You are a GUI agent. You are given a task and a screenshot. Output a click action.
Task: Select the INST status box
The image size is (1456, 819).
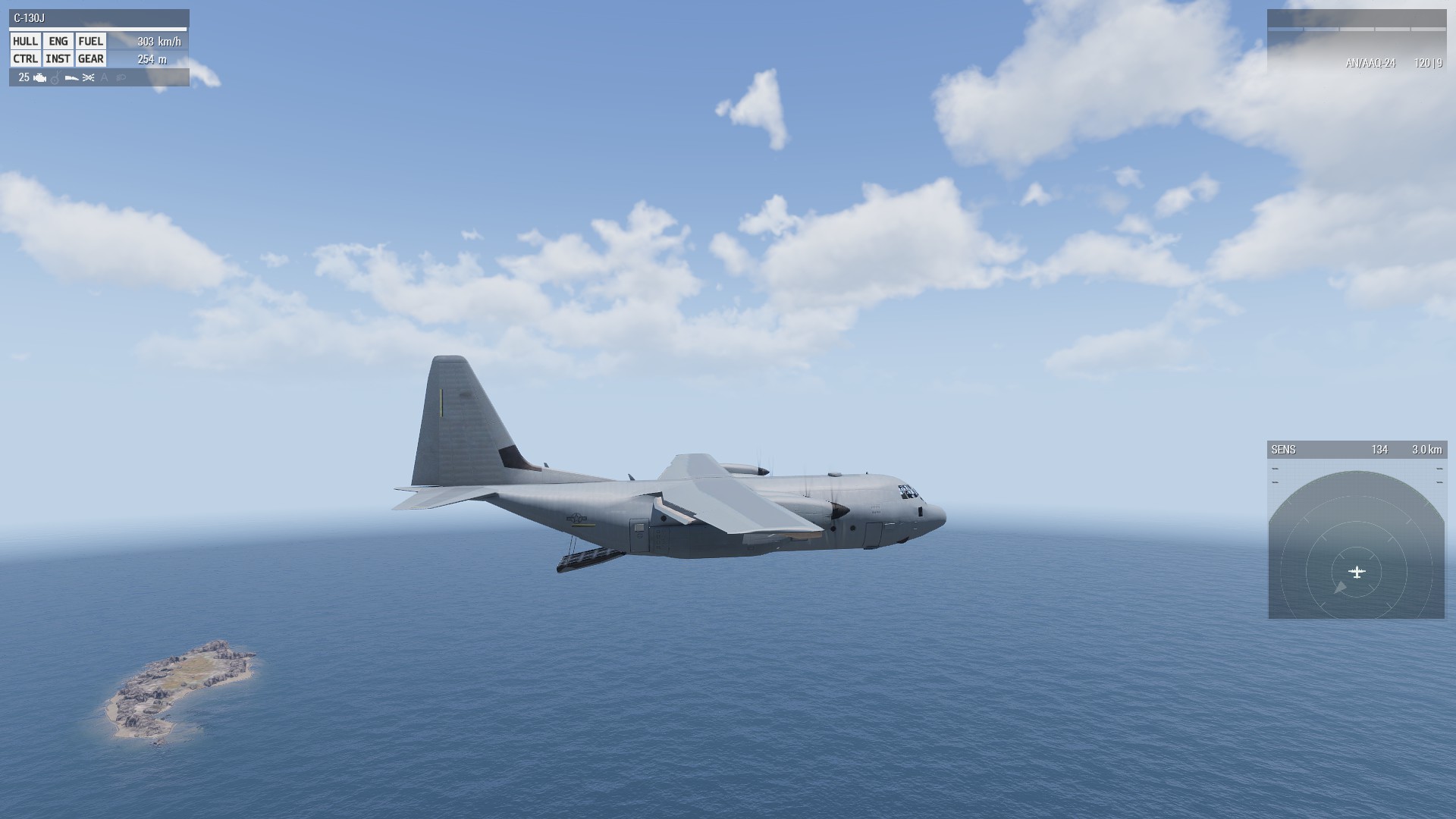pyautogui.click(x=58, y=59)
